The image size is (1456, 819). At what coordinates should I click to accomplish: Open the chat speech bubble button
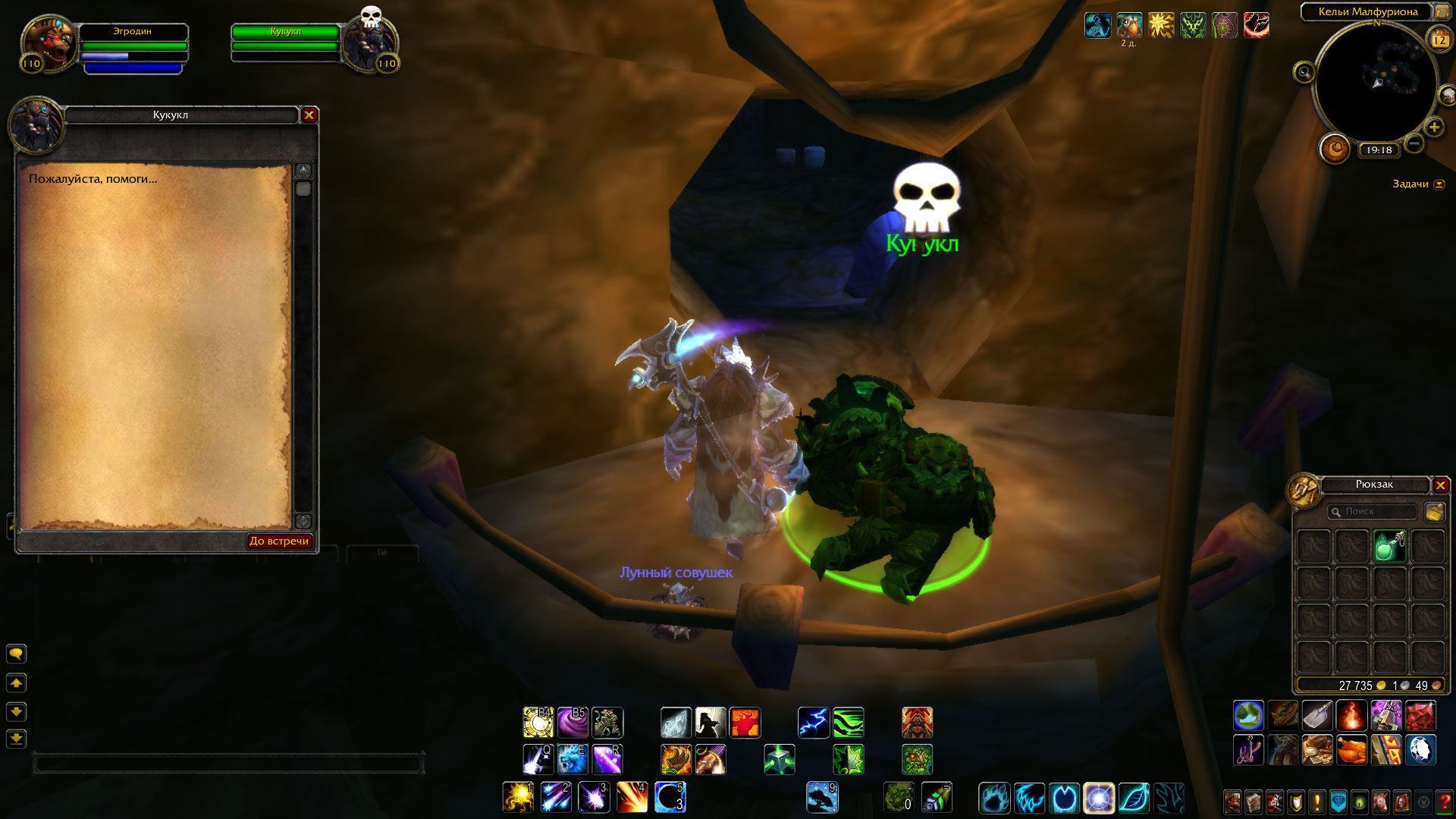[x=16, y=654]
